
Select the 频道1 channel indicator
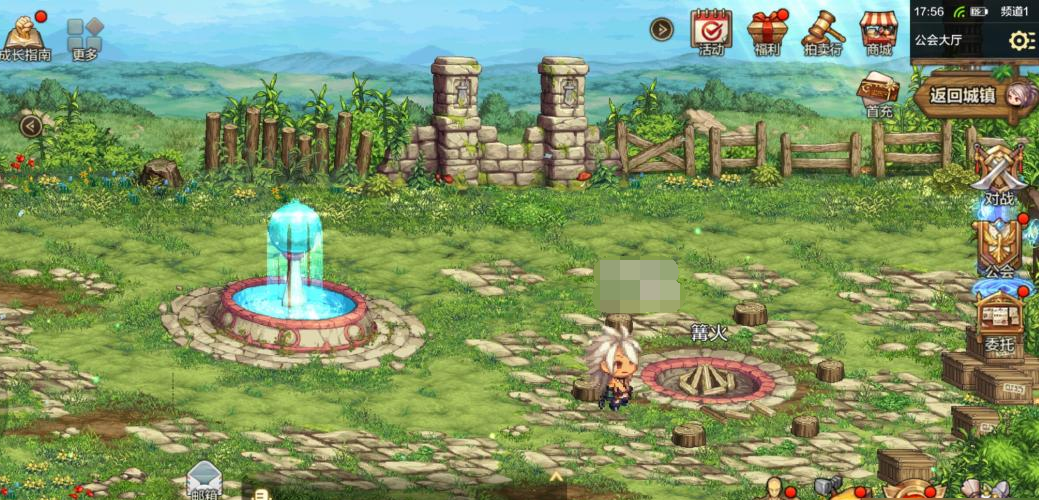point(1014,11)
